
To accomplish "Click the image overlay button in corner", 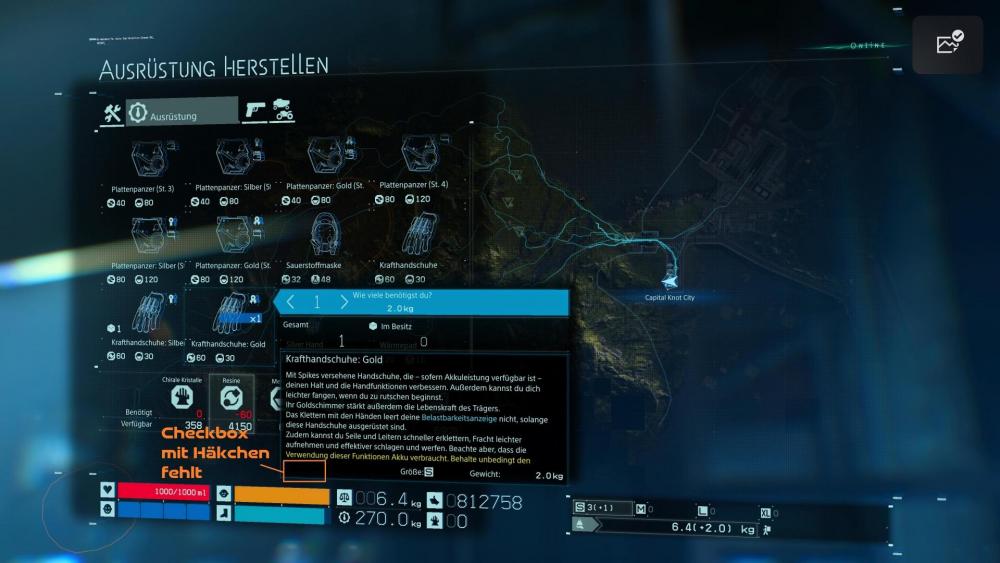I will click(x=947, y=44).
